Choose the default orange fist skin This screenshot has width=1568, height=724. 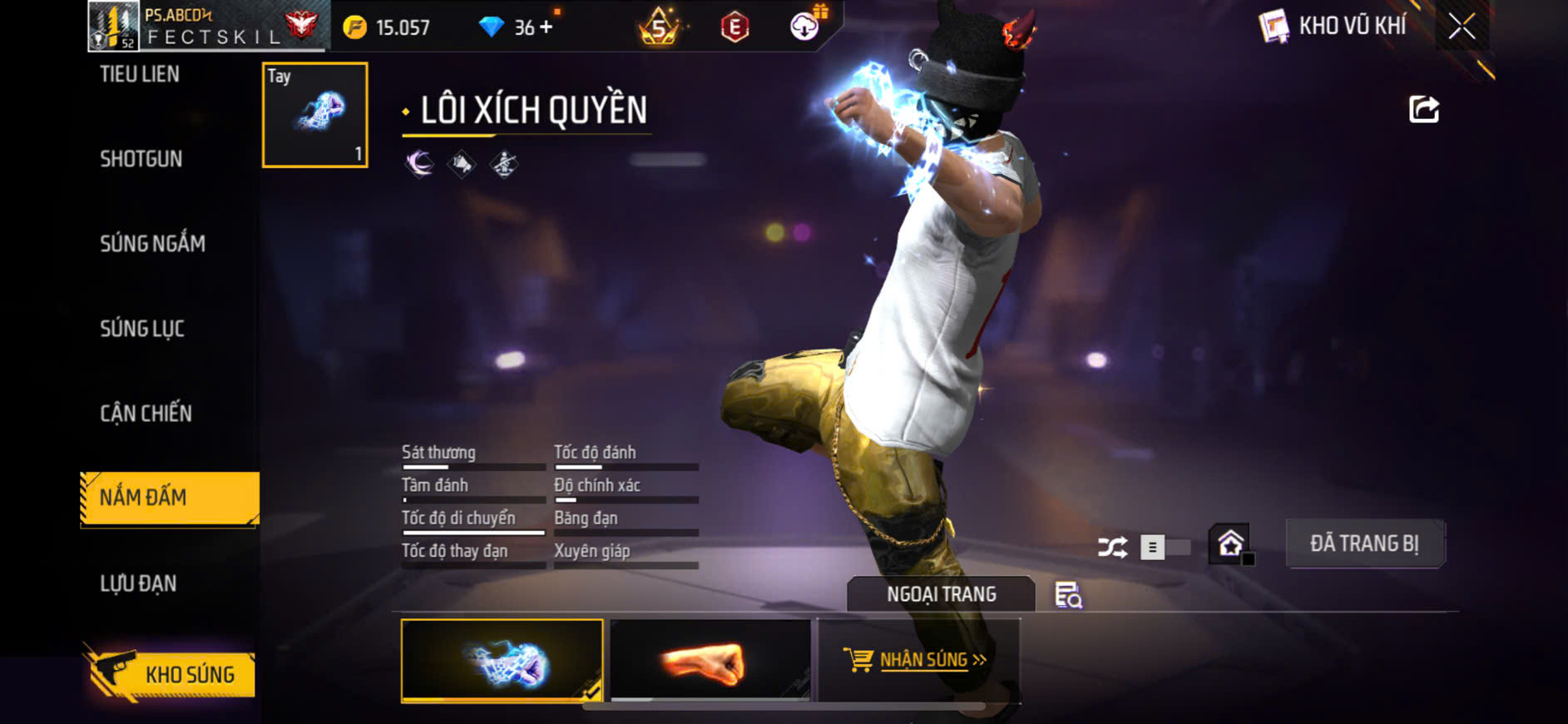click(710, 661)
